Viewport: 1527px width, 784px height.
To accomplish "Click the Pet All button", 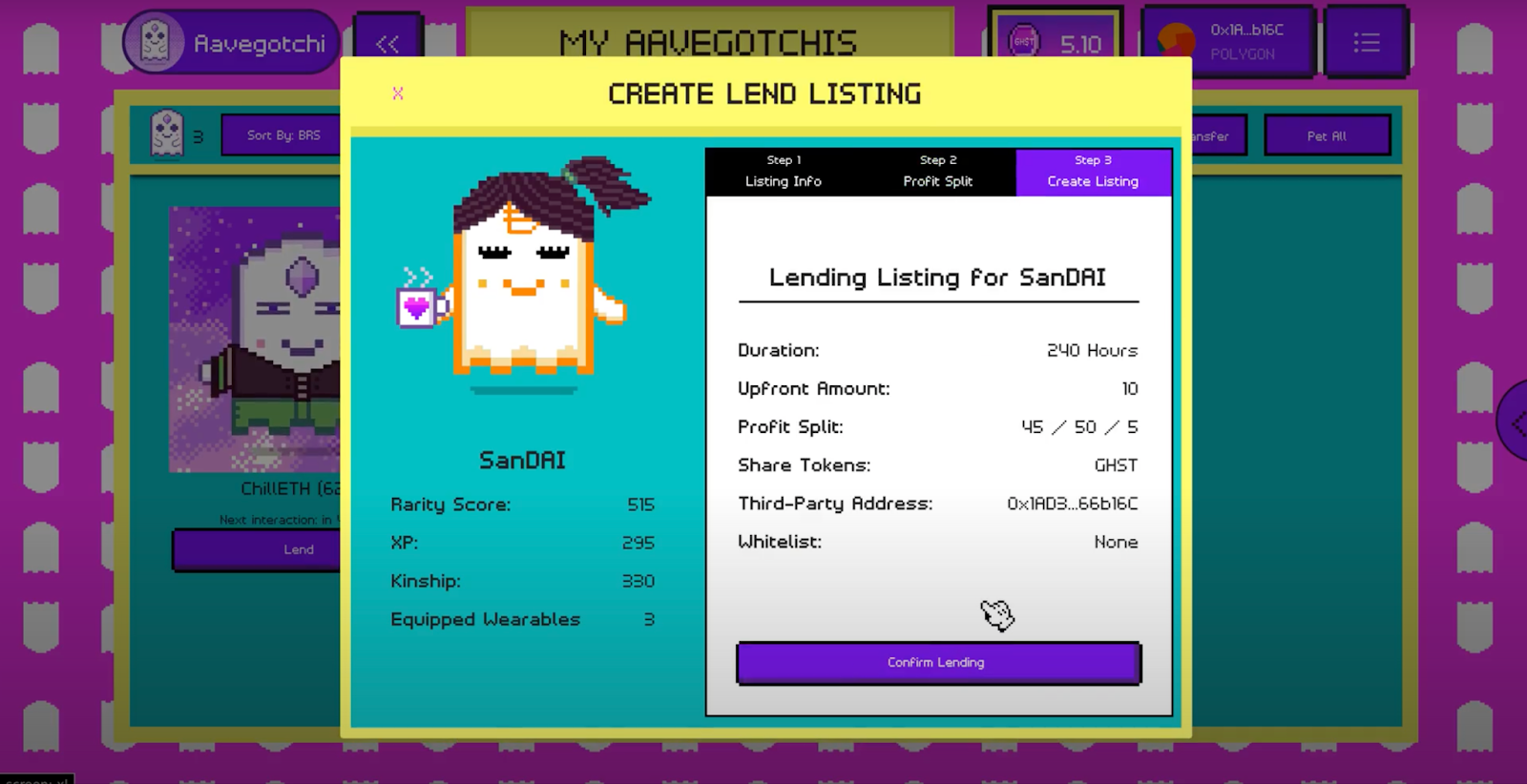I will click(x=1327, y=136).
